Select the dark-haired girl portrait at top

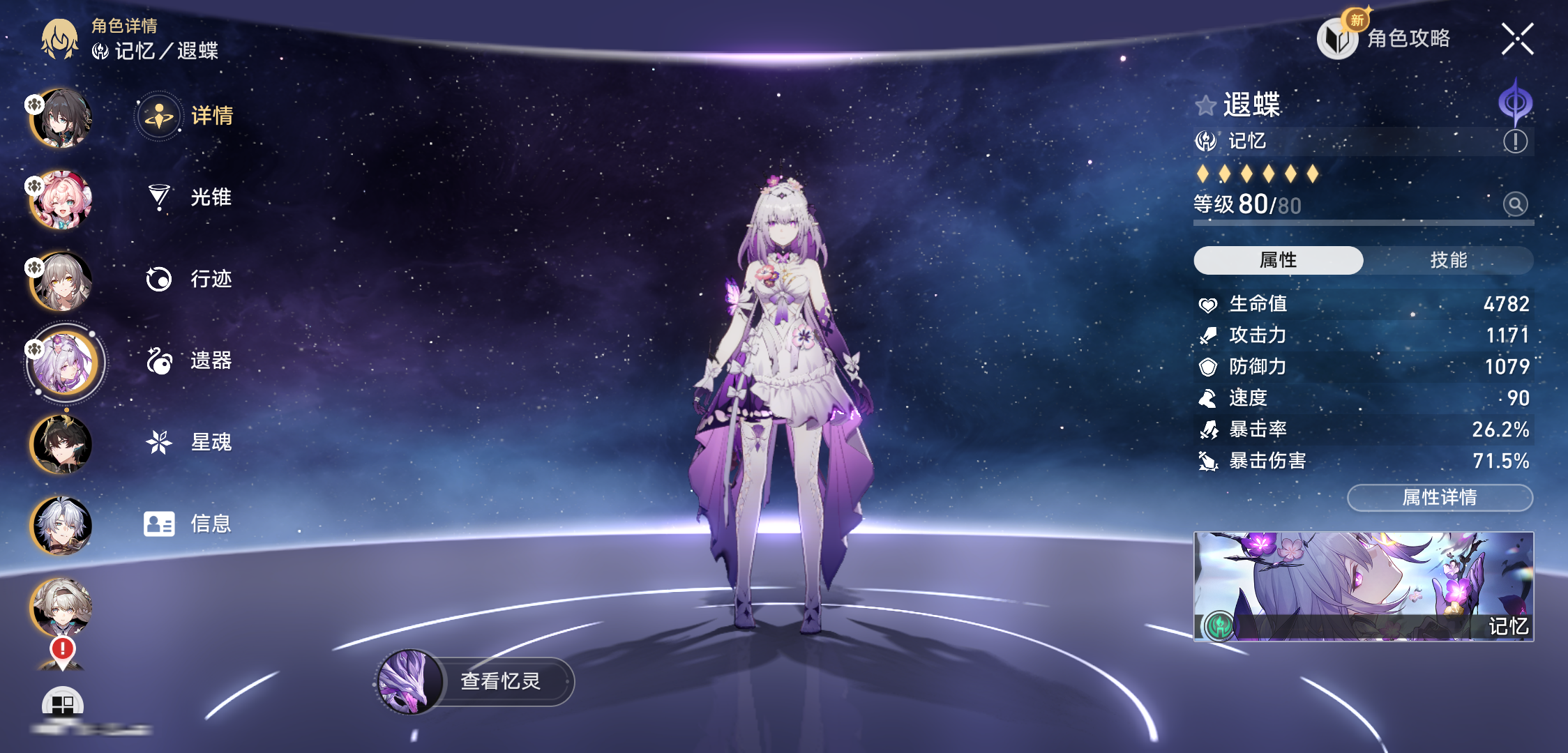tap(61, 119)
